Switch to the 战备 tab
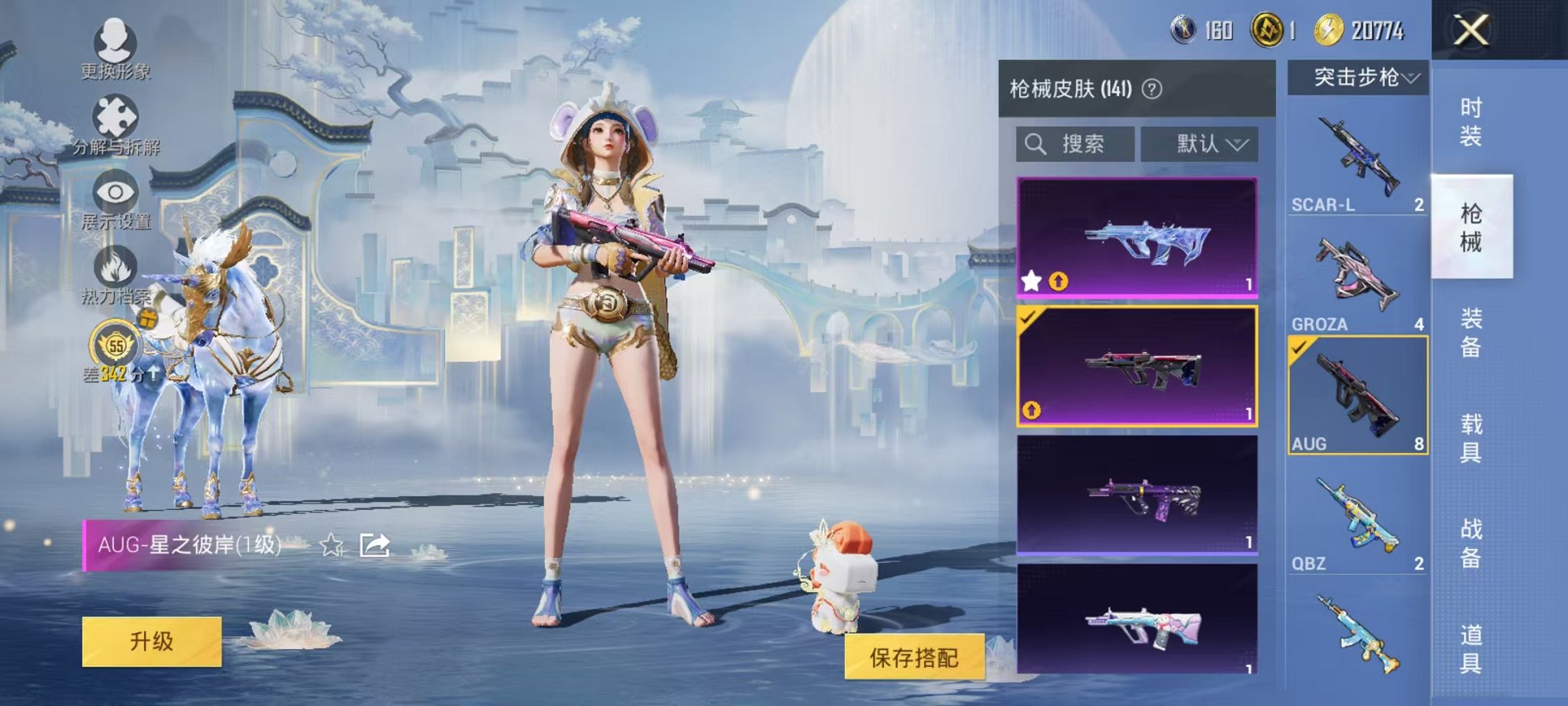This screenshot has width=1568, height=706. [x=1470, y=543]
